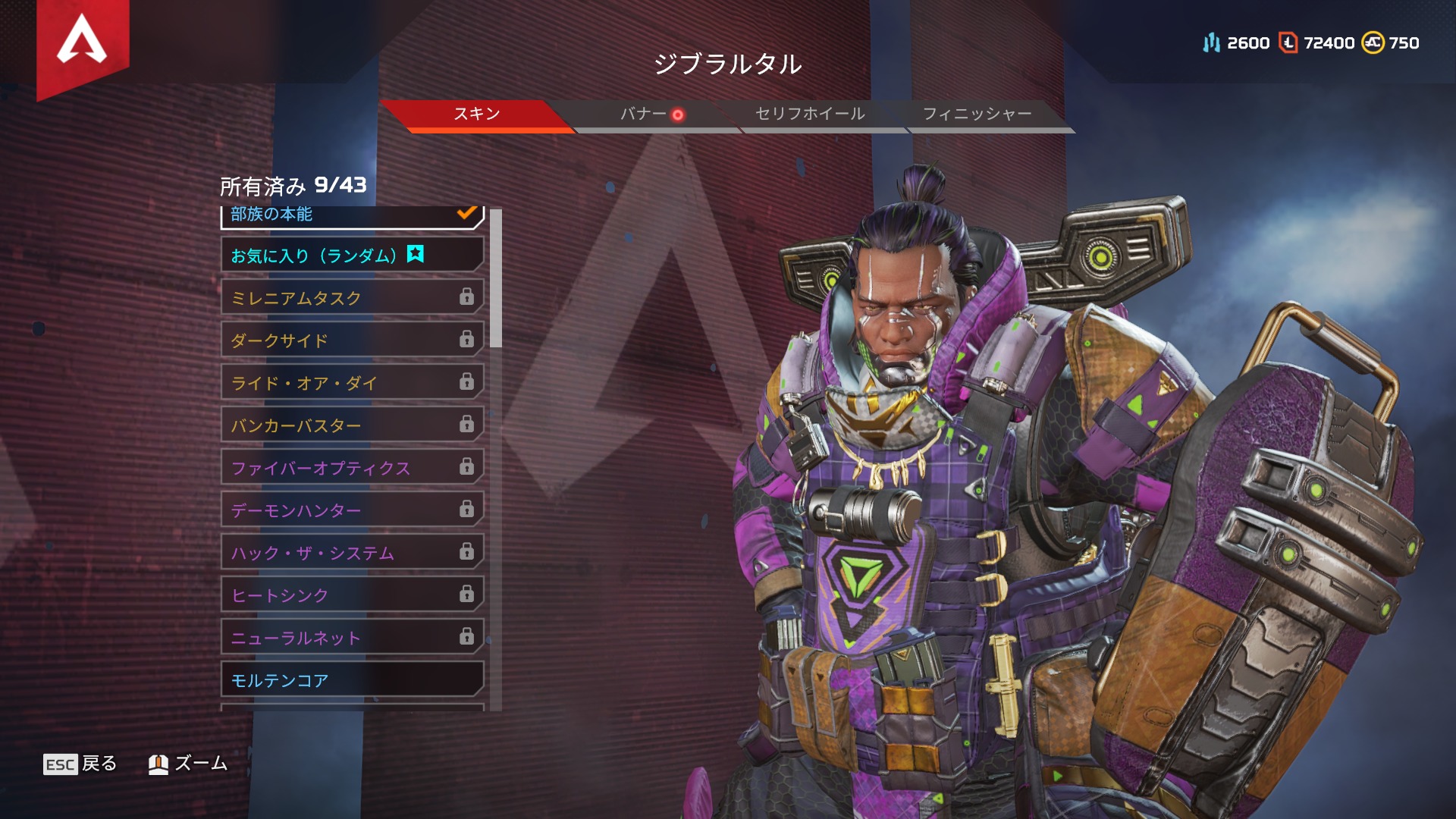Pick the ハック・ザ・システム skin

[x=352, y=553]
